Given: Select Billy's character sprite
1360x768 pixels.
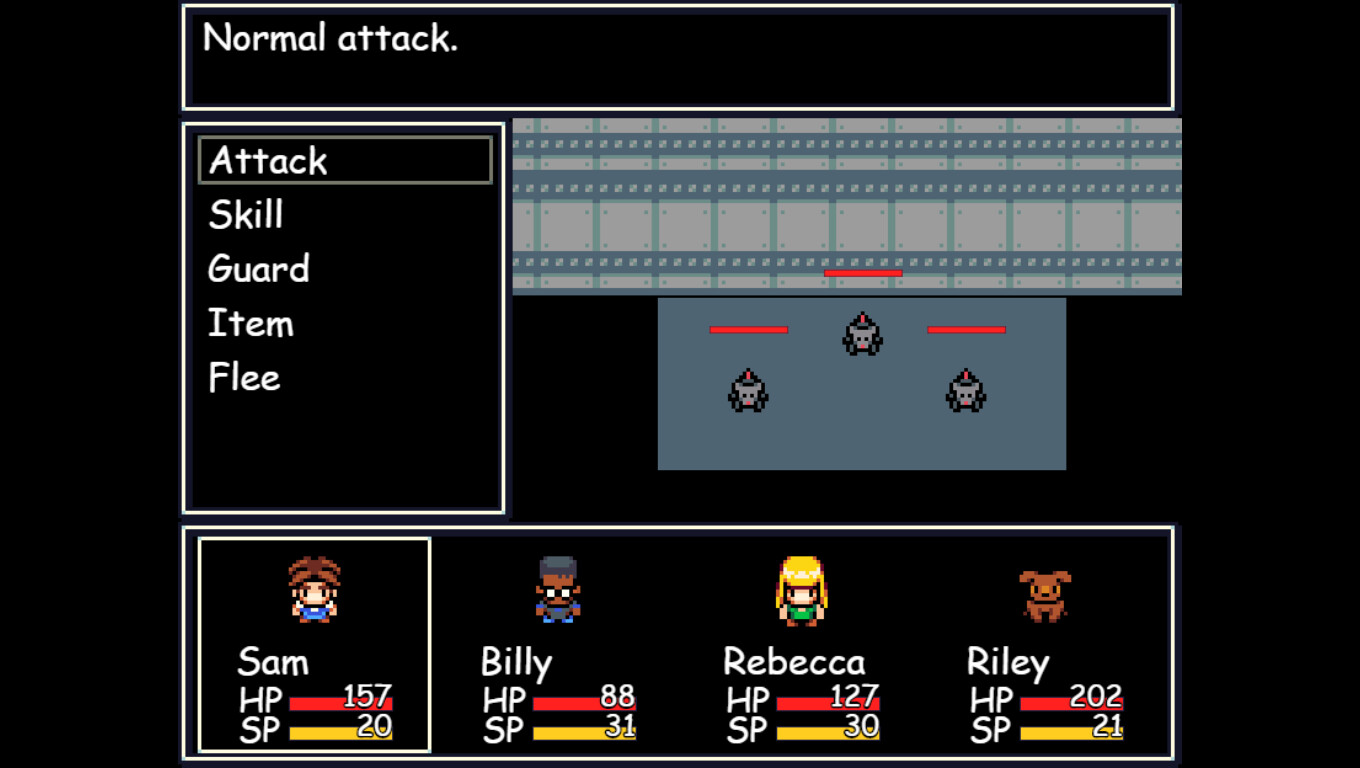Looking at the screenshot, I should (x=557, y=590).
